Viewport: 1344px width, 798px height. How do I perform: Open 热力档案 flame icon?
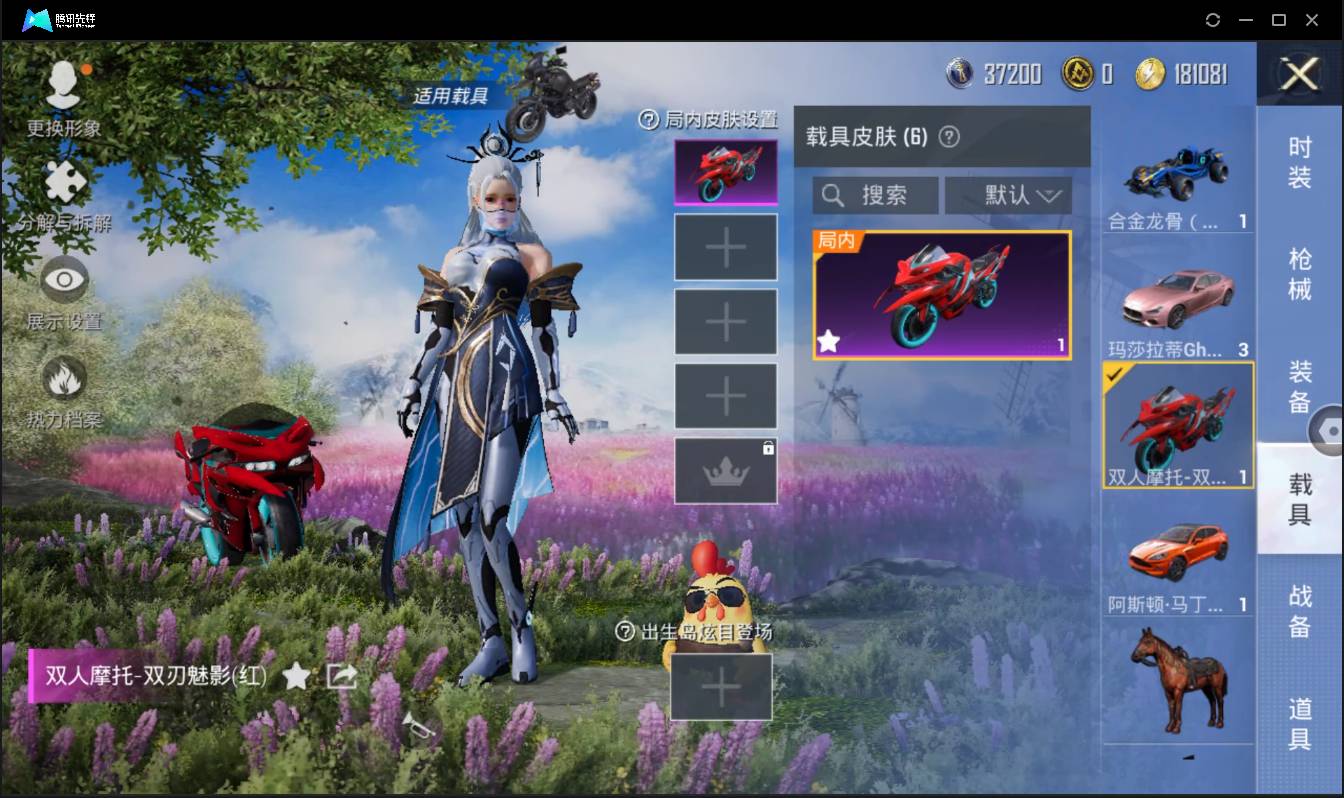(x=63, y=379)
